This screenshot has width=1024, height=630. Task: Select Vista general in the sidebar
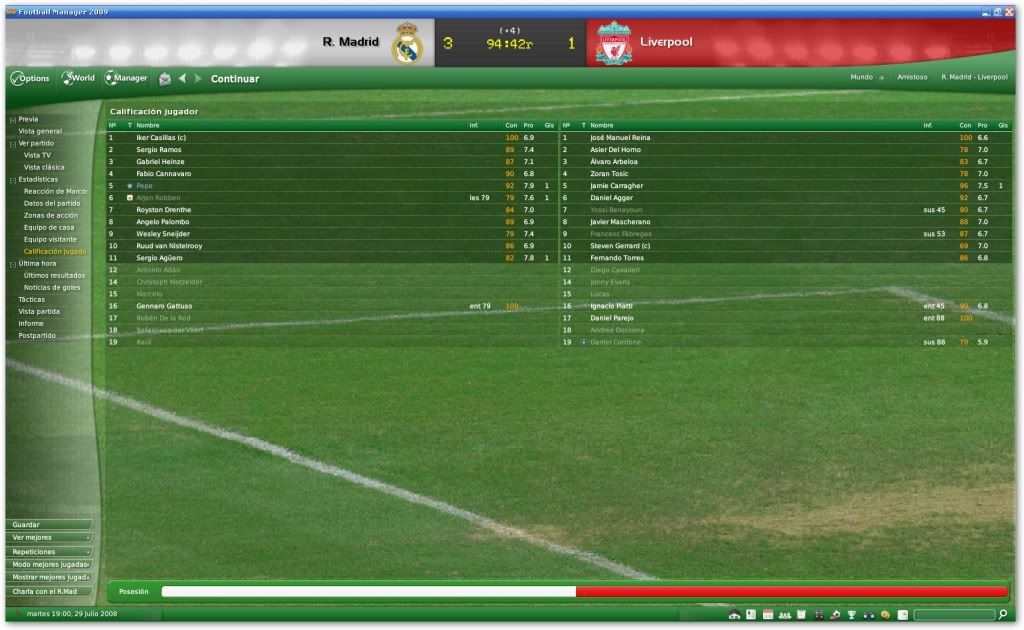[x=40, y=131]
